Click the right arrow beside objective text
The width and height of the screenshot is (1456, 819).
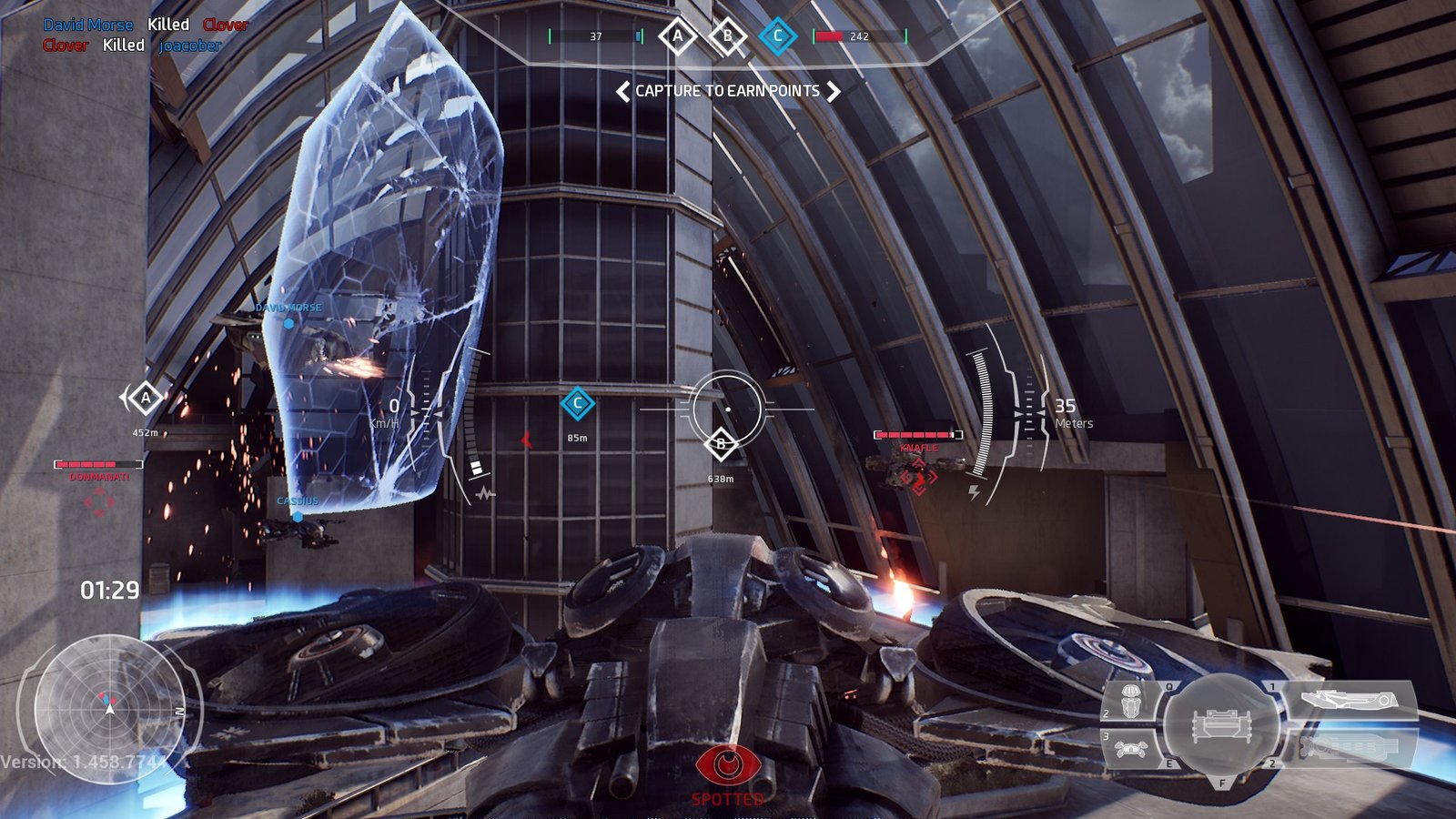(x=833, y=91)
